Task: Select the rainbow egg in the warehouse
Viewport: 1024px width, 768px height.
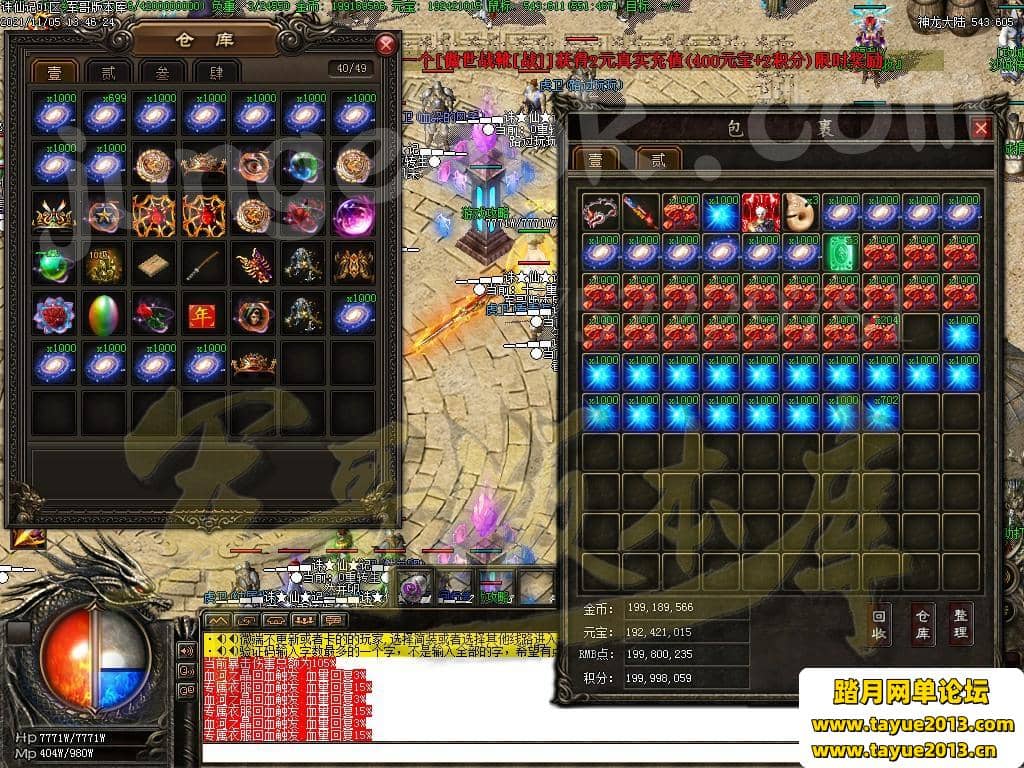Action: tap(104, 315)
